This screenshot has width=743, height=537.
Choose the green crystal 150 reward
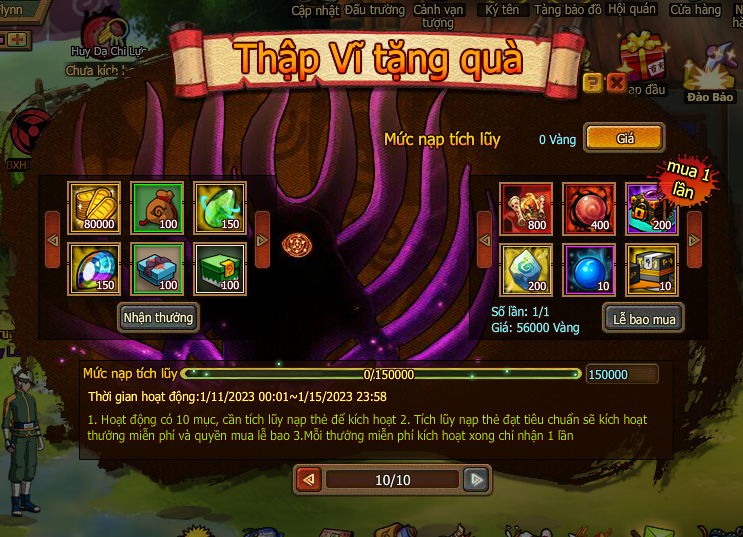click(x=220, y=208)
